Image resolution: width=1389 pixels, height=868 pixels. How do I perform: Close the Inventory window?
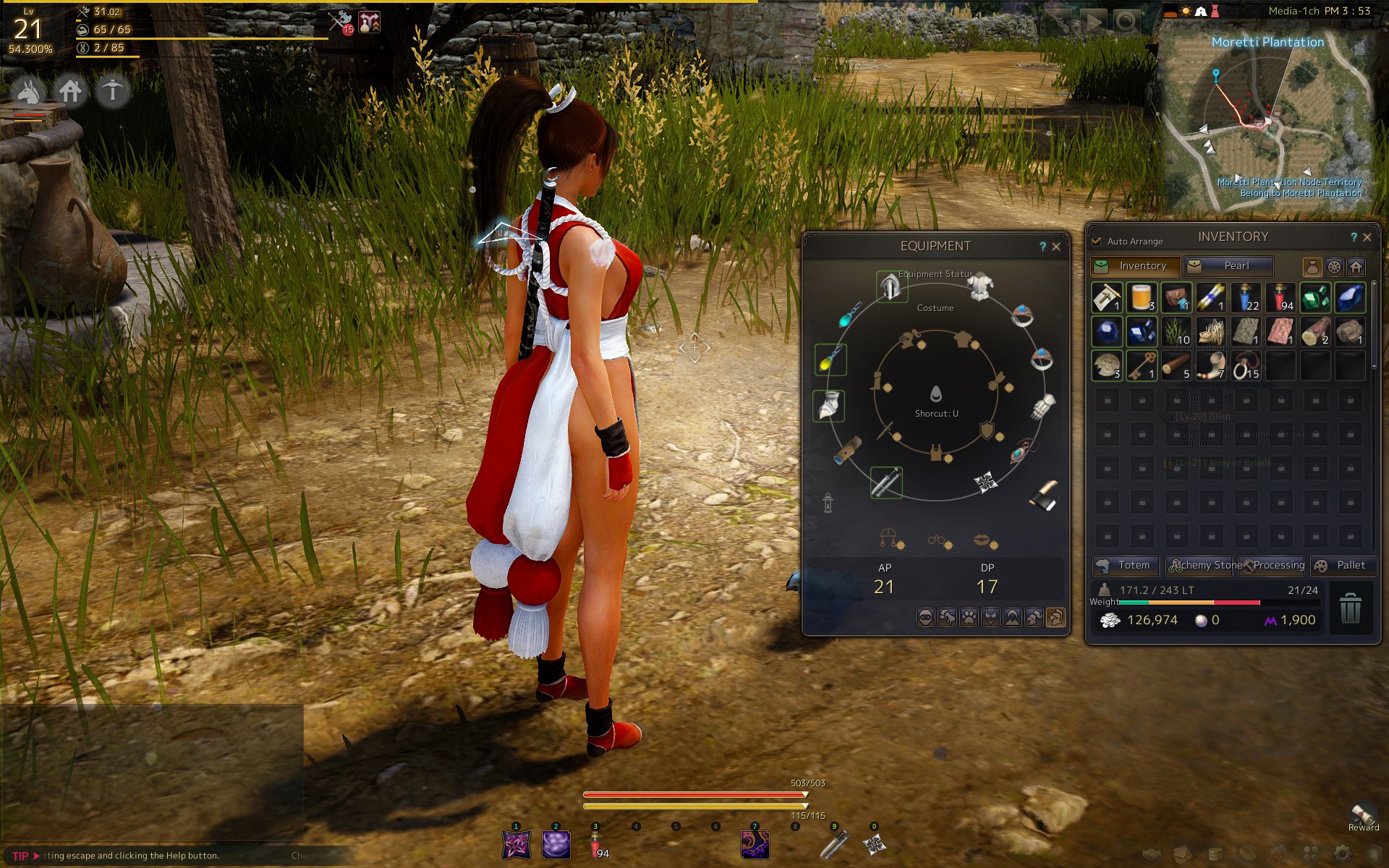[x=1367, y=237]
